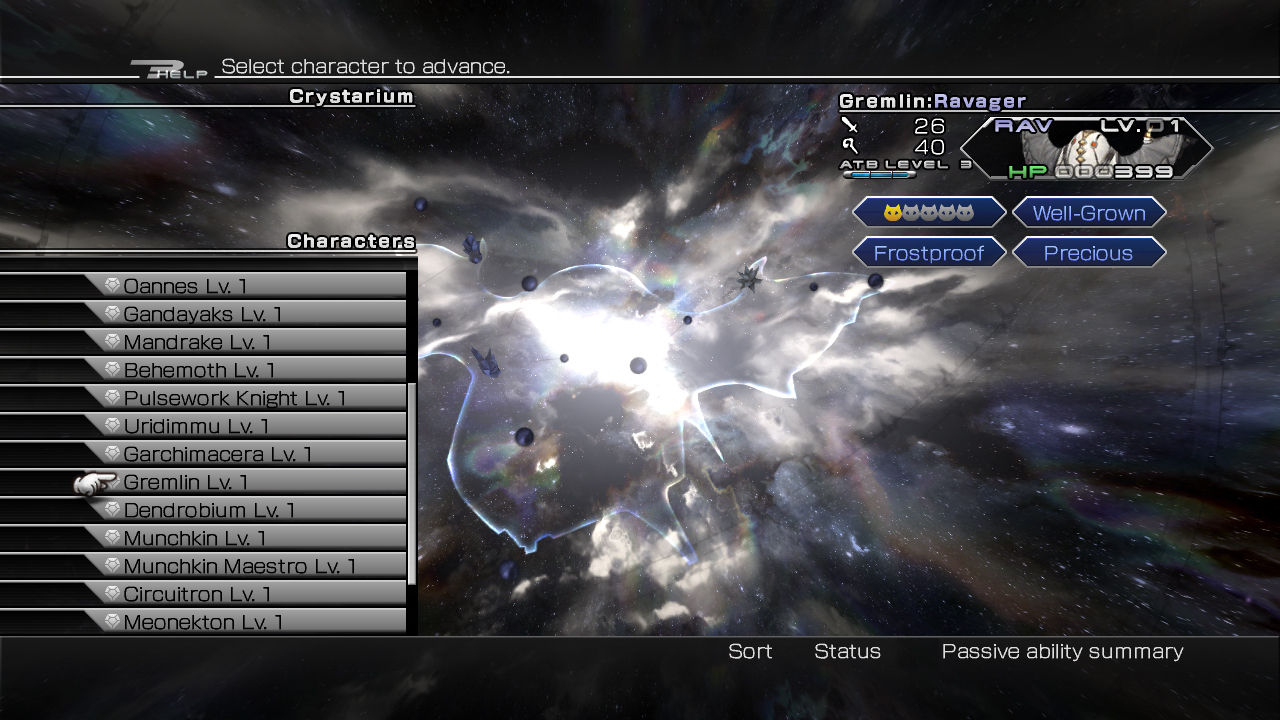Open the Passive ability summary
Screen dimensions: 1280x720
pos(1062,652)
